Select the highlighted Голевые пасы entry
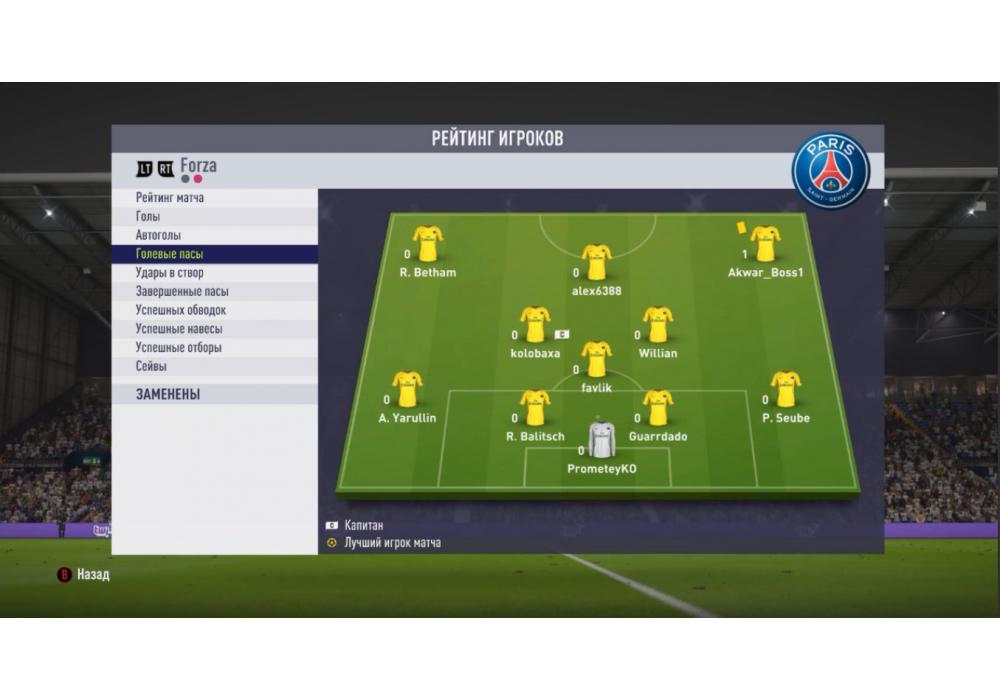 (x=170, y=254)
